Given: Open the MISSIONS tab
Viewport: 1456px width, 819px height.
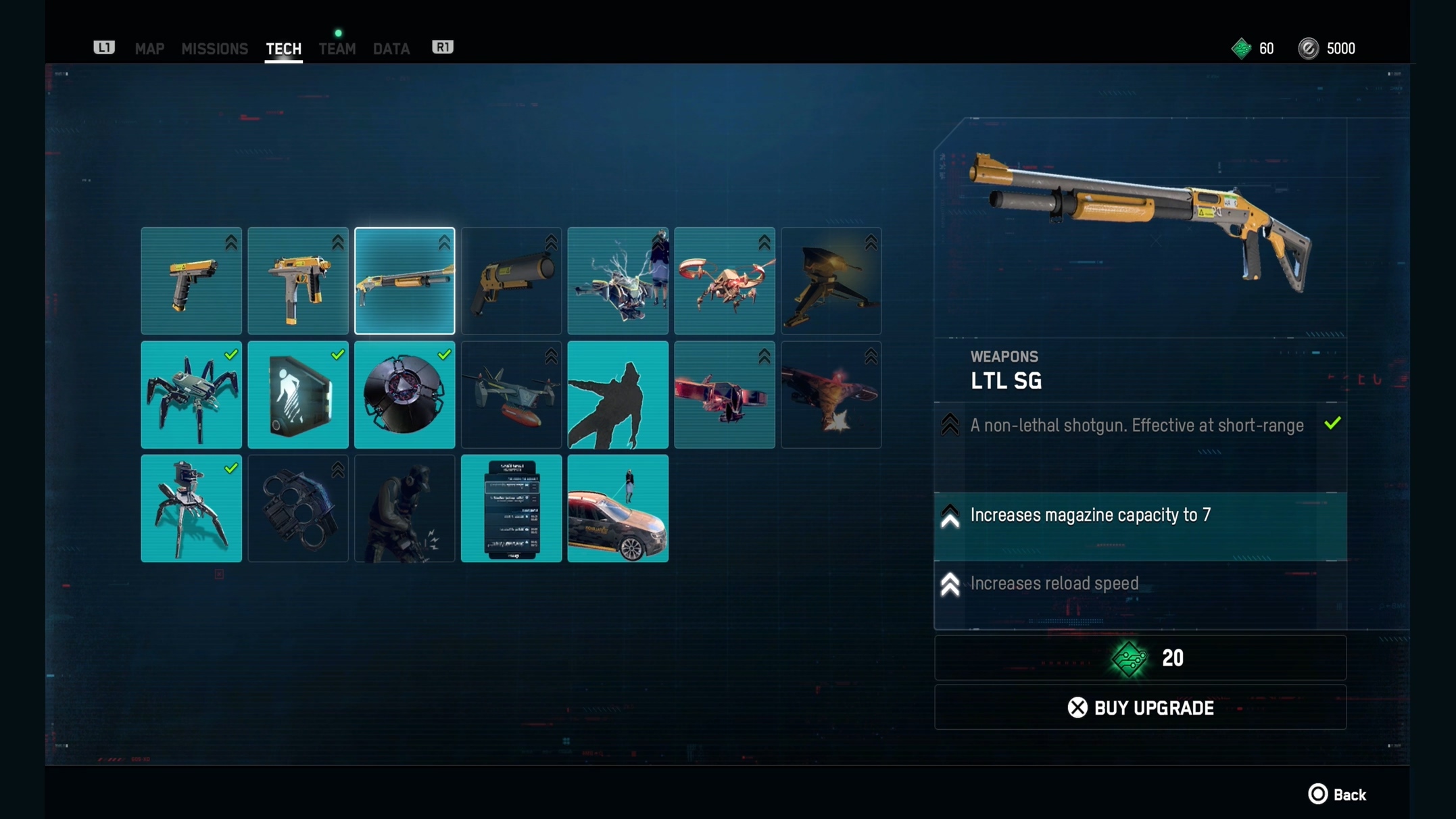Looking at the screenshot, I should 214,49.
